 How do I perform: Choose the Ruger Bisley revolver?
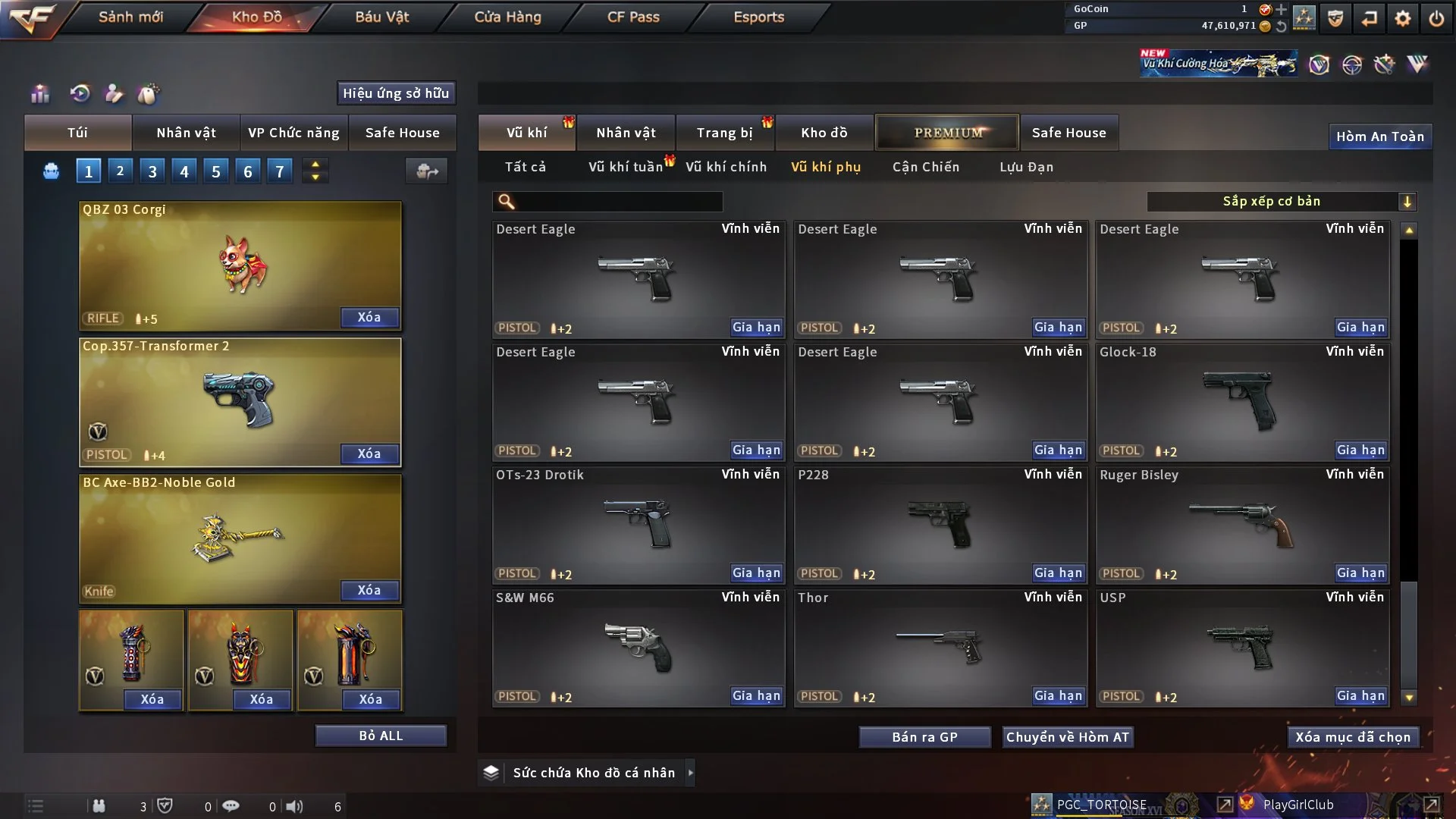point(1242,525)
